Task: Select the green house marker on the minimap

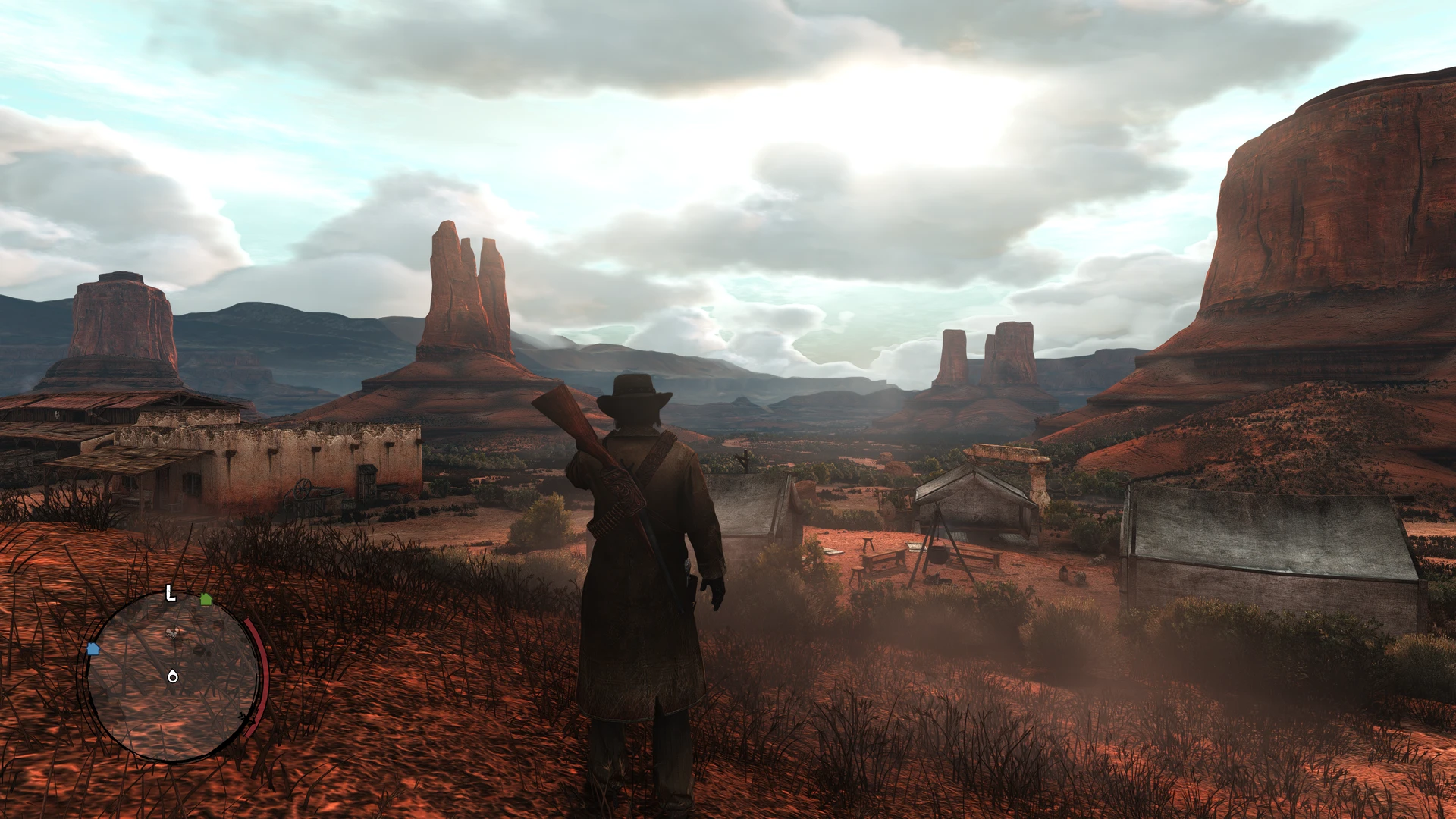Action: pyautogui.click(x=206, y=599)
